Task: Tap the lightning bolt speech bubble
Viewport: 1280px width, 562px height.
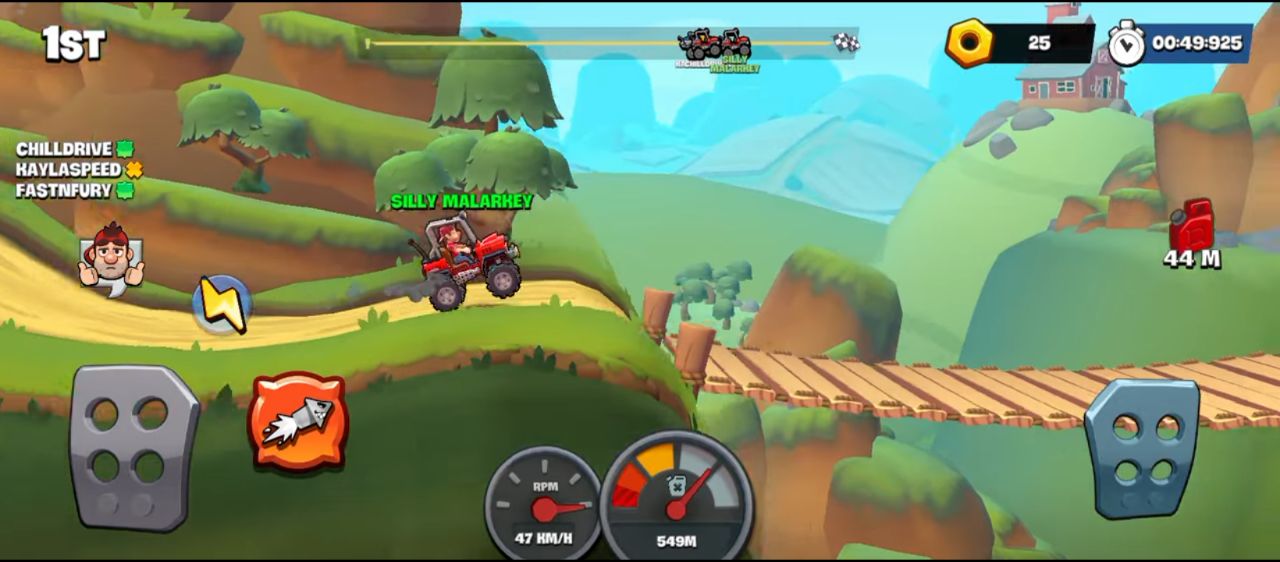Action: (222, 304)
